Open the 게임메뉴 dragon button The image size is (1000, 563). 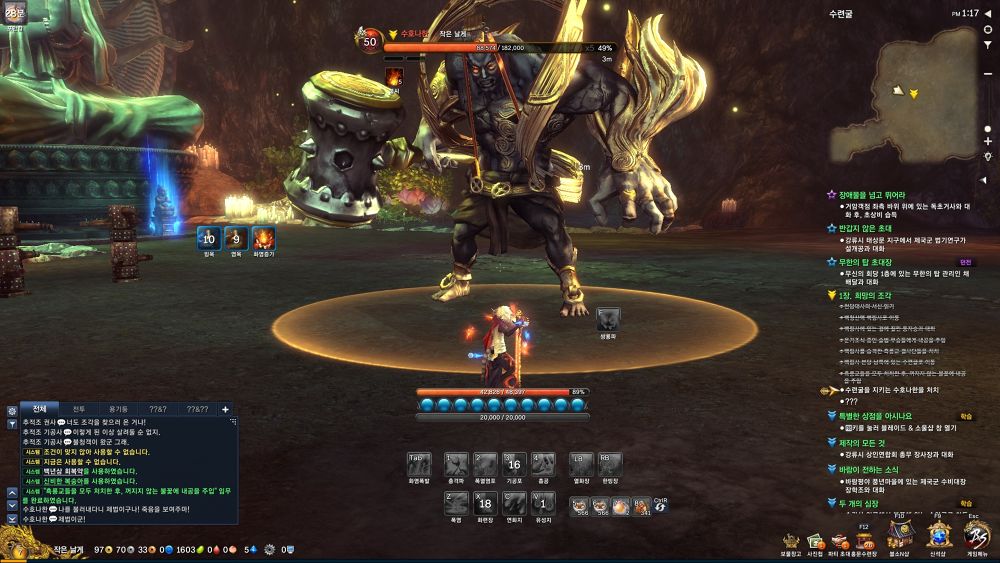click(975, 536)
